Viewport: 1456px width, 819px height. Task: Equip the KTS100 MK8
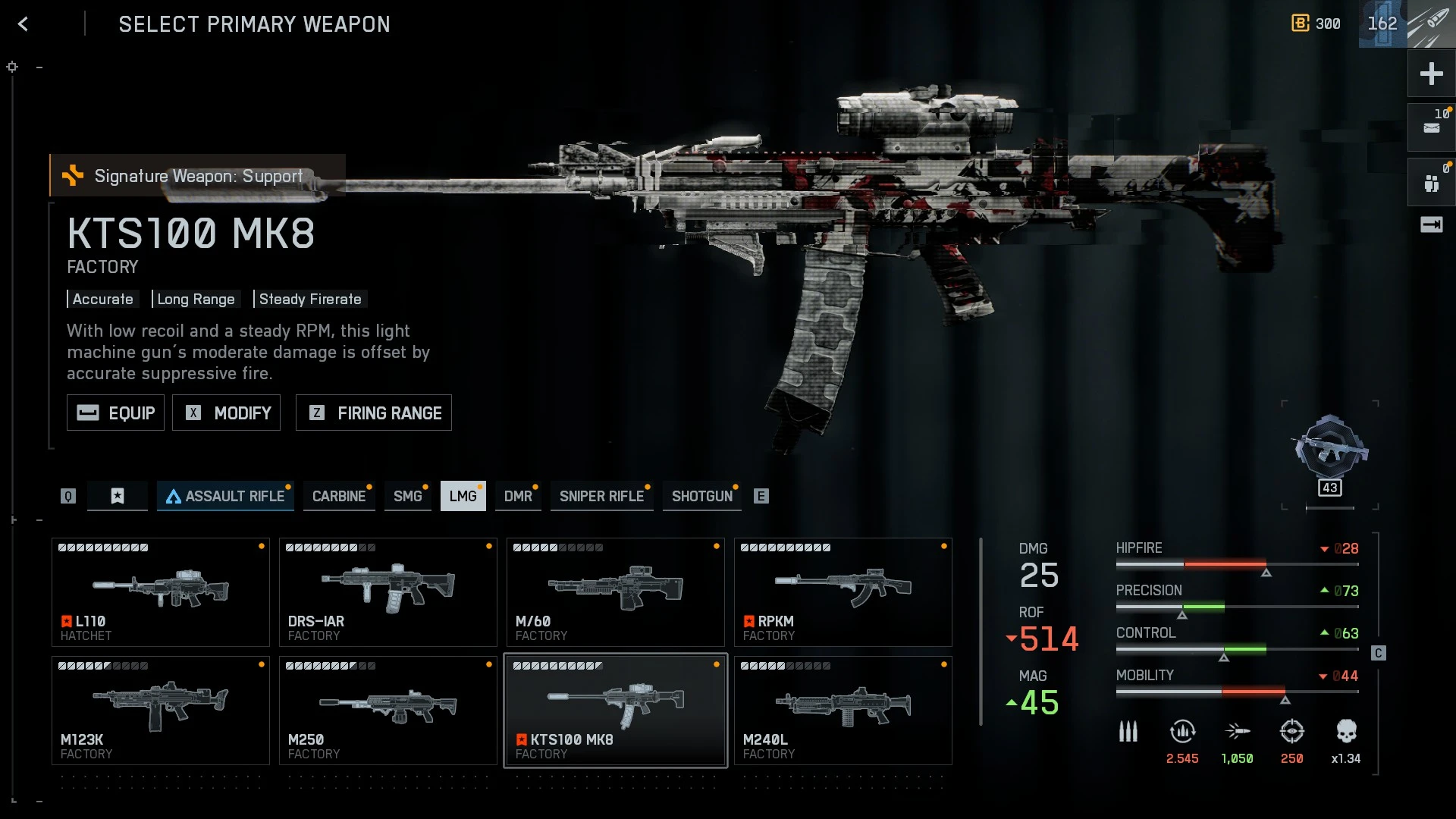115,413
